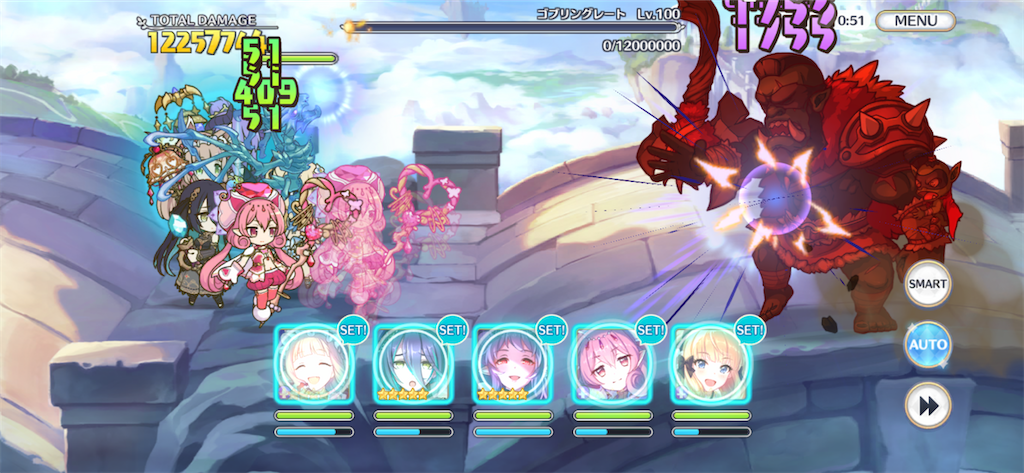Trigger the blue-haired green-eyed character's skill
This screenshot has width=1024, height=473.
(412, 364)
